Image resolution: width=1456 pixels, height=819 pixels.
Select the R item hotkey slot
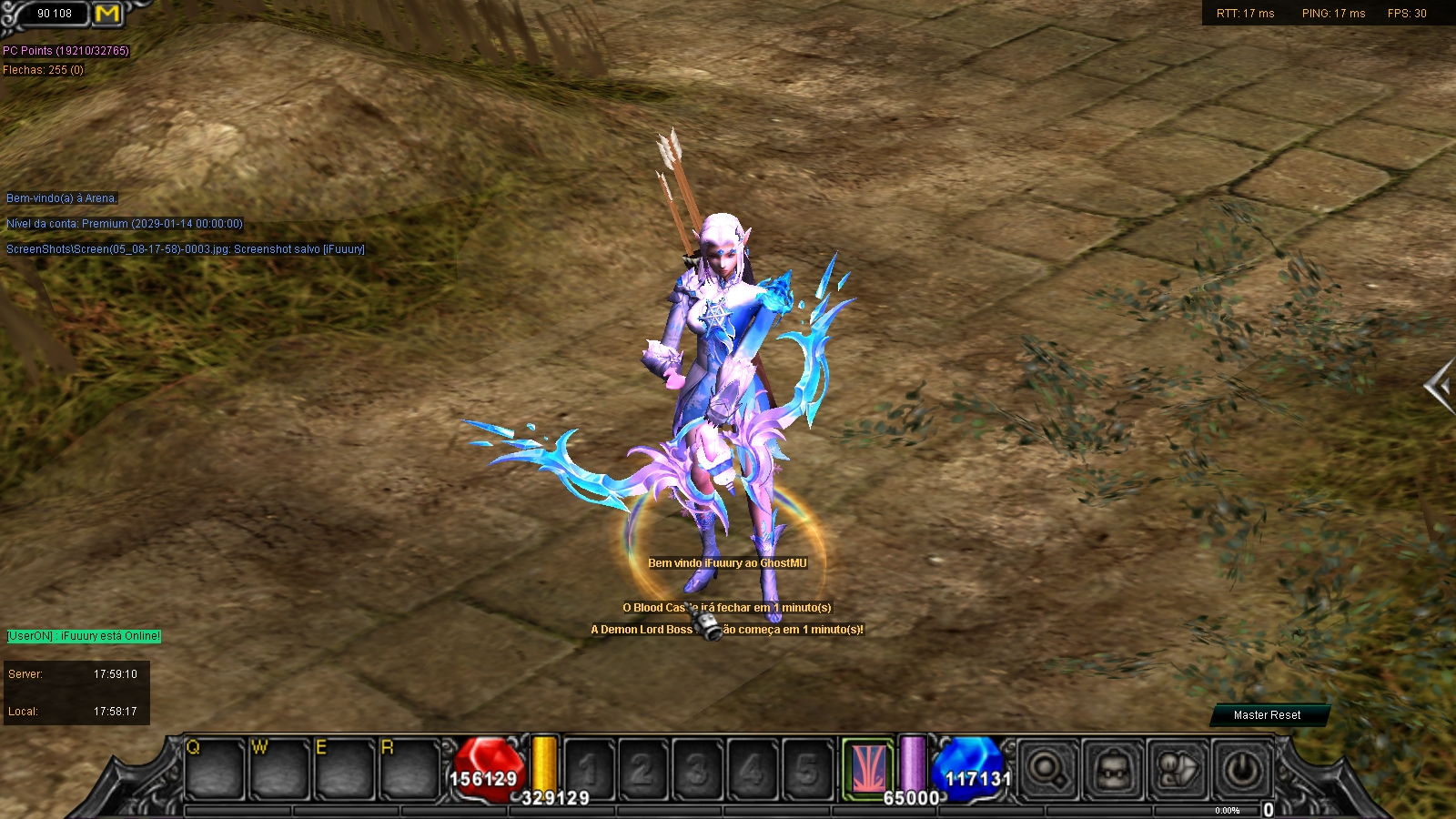pos(409,770)
